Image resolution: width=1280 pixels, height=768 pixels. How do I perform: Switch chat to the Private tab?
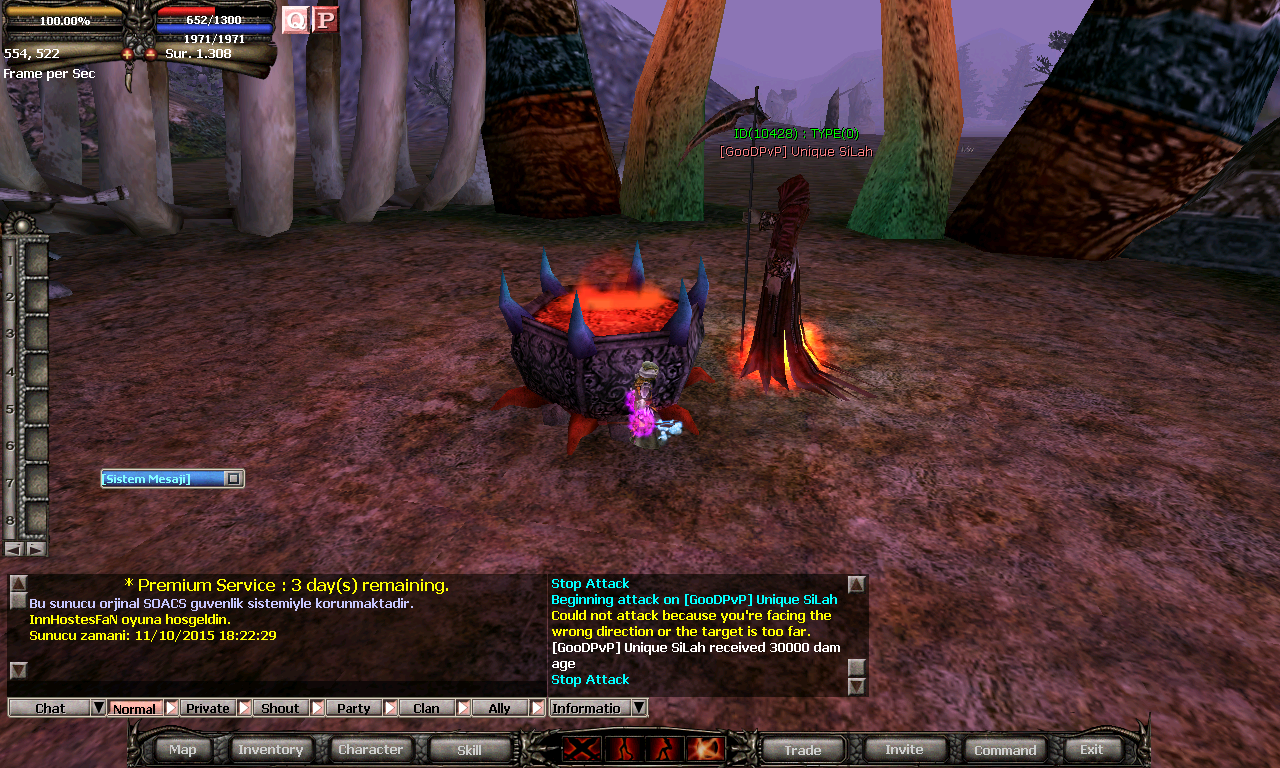pos(208,708)
